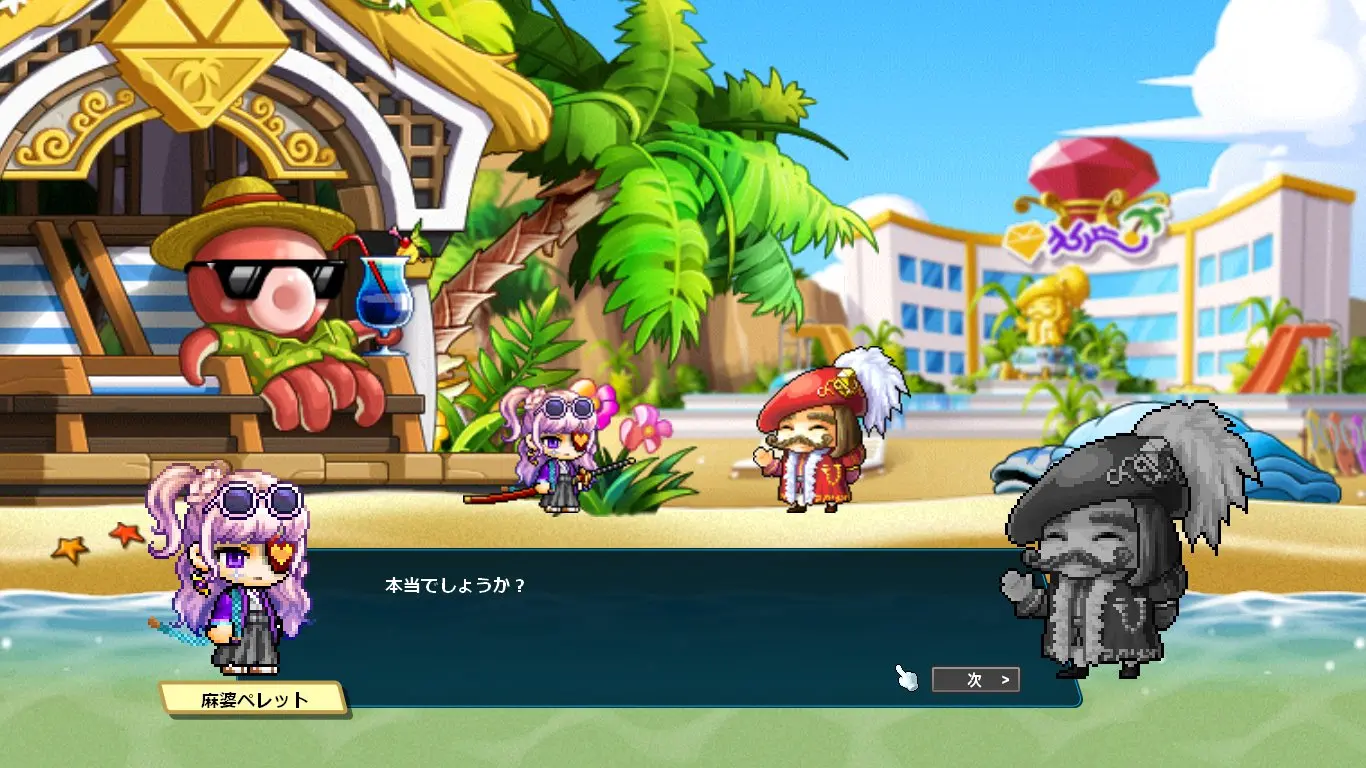Advance the dialogue with the 次 > button

pos(975,680)
